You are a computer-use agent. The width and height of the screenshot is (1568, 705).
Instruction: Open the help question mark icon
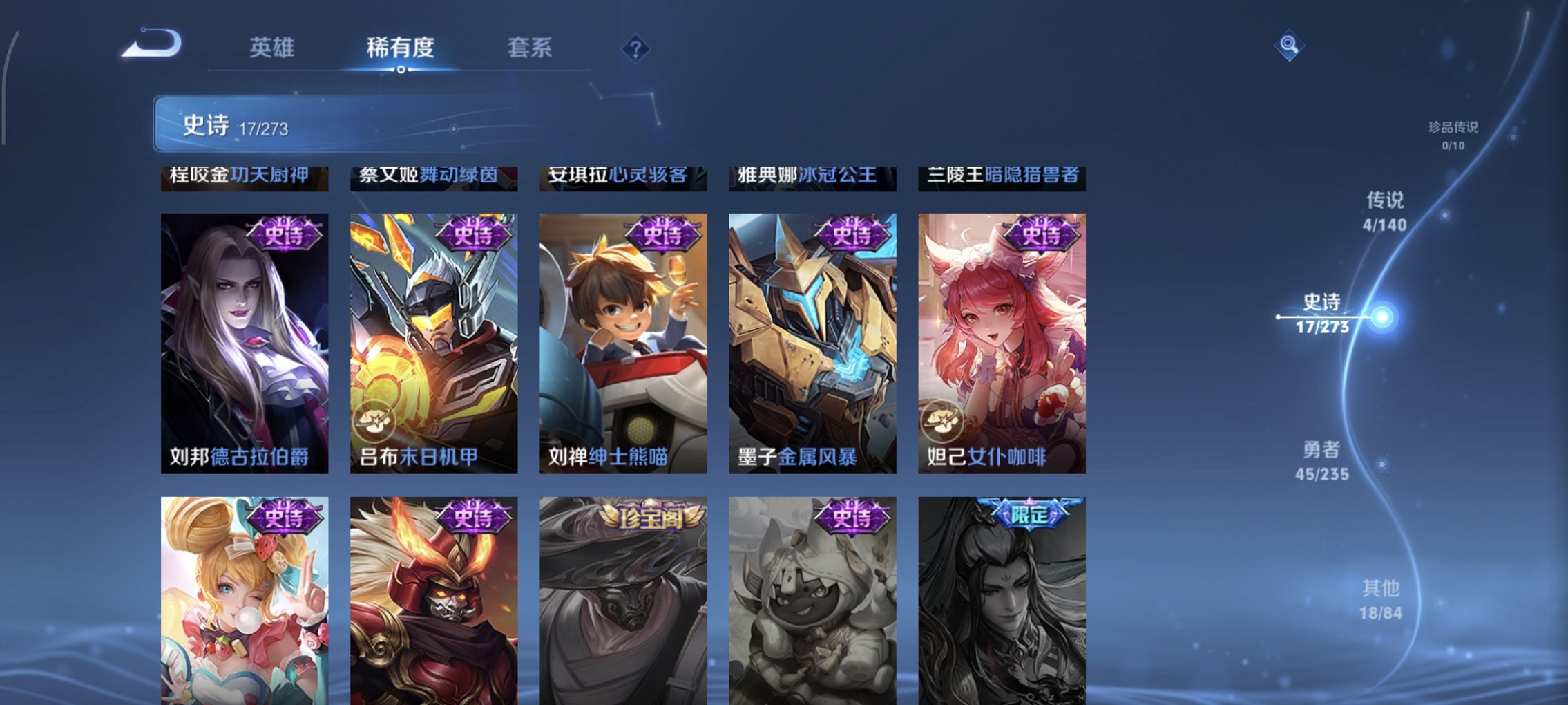(x=637, y=50)
